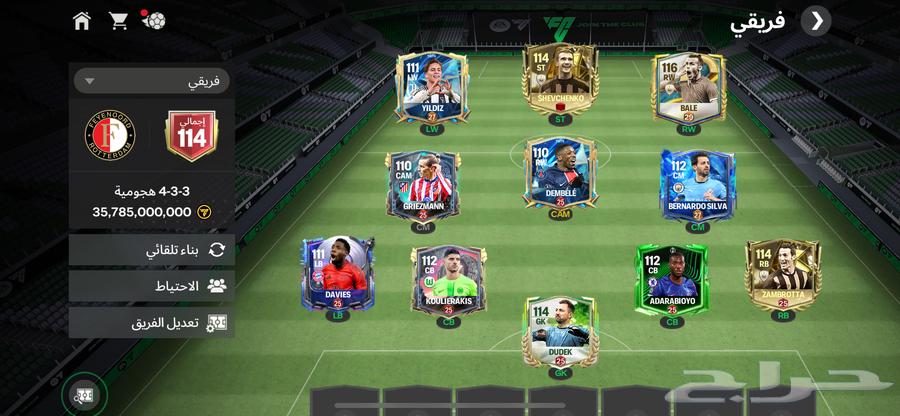Pick the Adarabioyo CB card
The height and width of the screenshot is (416, 900).
[671, 280]
